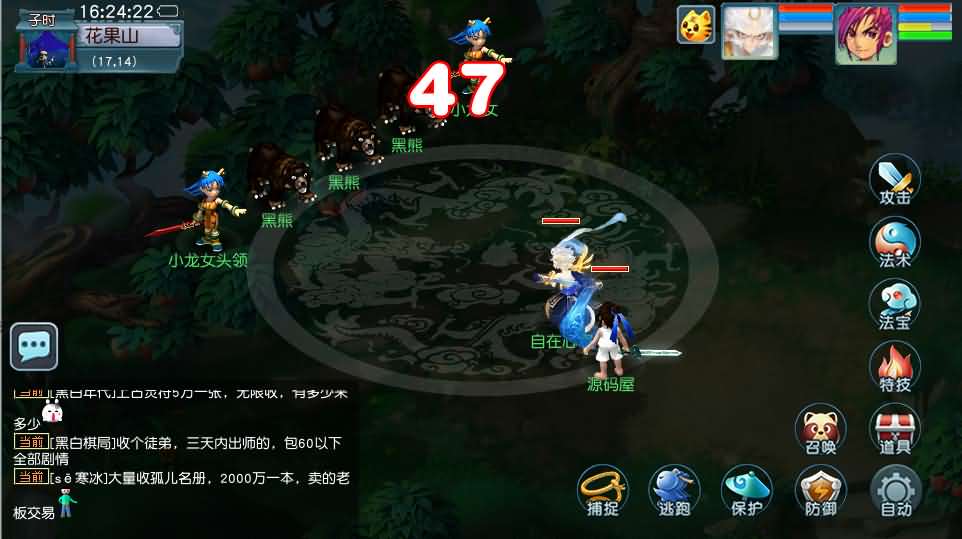The width and height of the screenshot is (962, 539).
Task: Choose the 攻击 attack command
Action: click(x=895, y=179)
